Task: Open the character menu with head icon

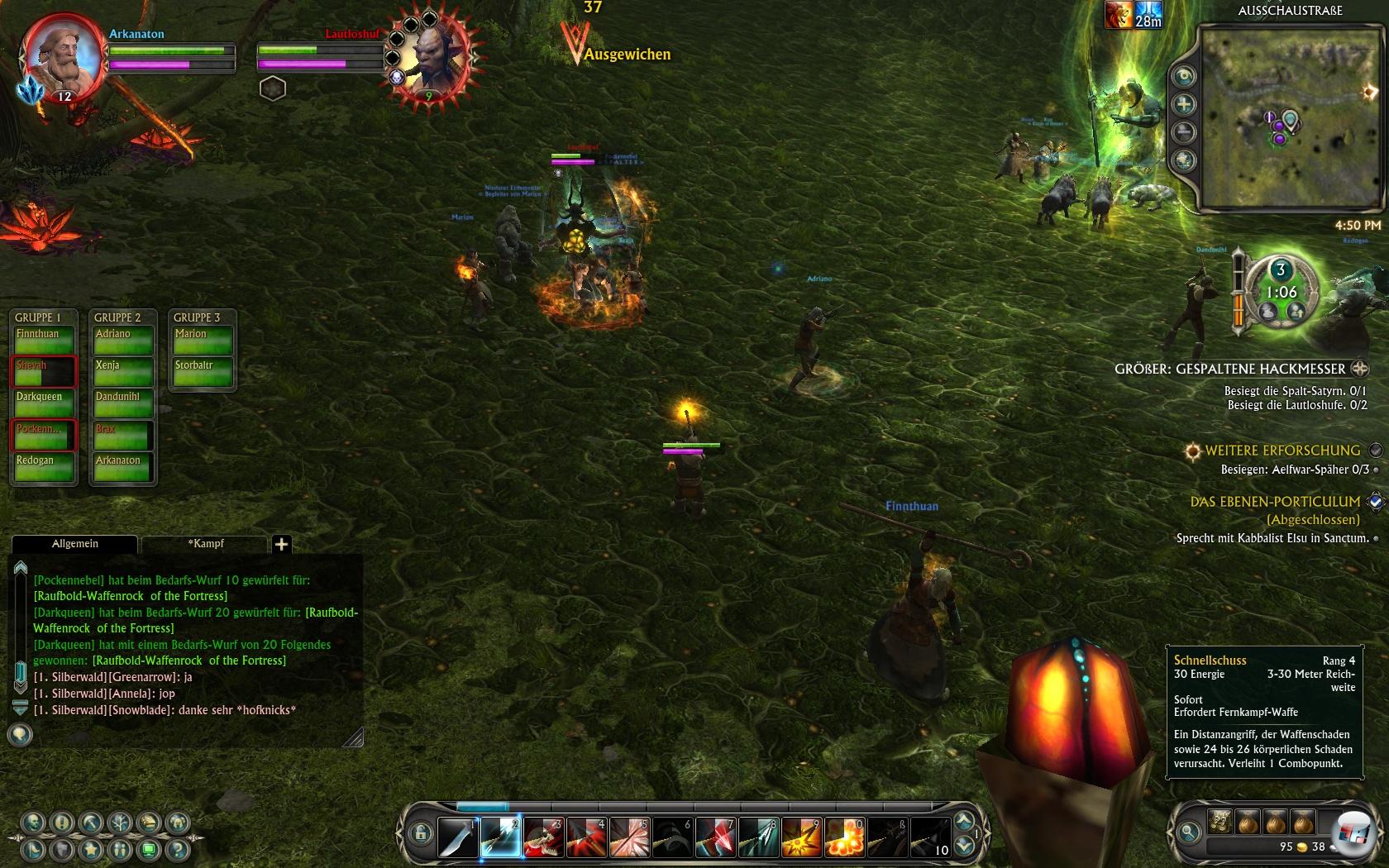Action: pyautogui.click(x=34, y=823)
